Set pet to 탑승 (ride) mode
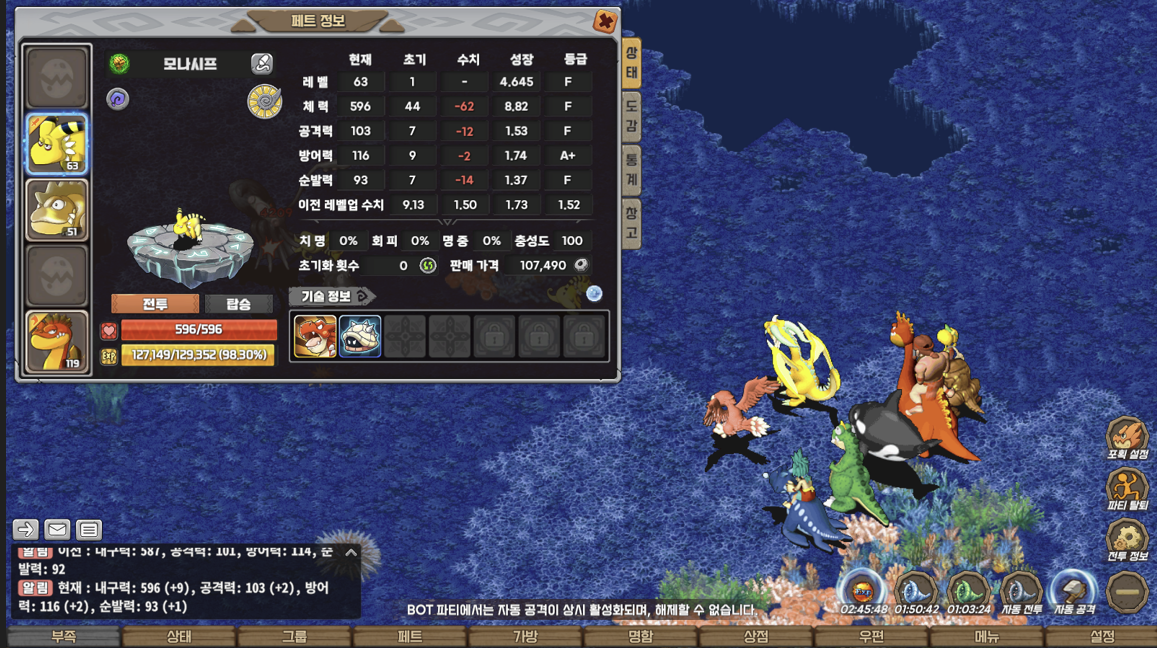Screen dimensions: 1157x648 [238, 304]
